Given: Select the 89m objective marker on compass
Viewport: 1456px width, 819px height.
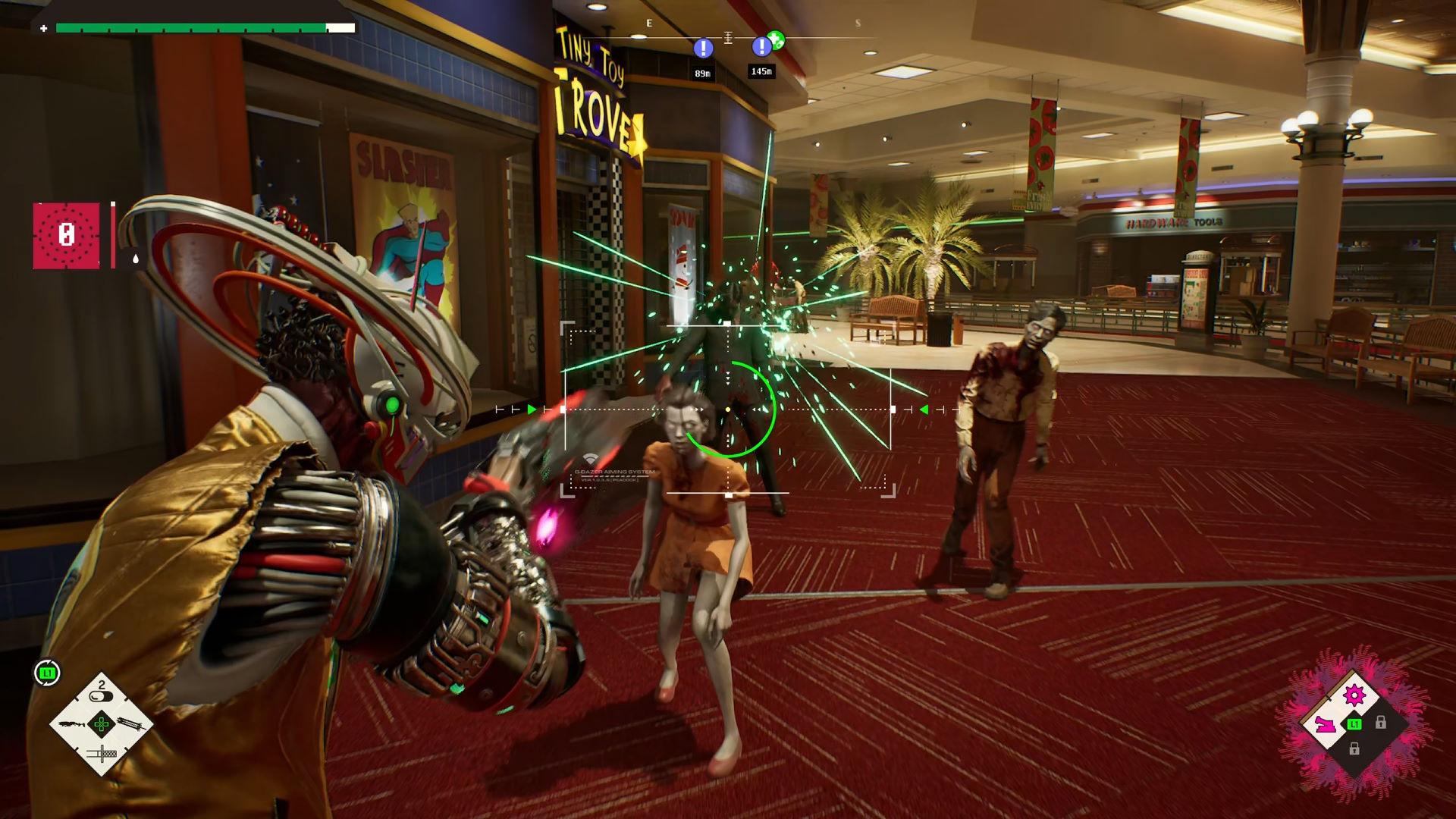Looking at the screenshot, I should (x=703, y=49).
